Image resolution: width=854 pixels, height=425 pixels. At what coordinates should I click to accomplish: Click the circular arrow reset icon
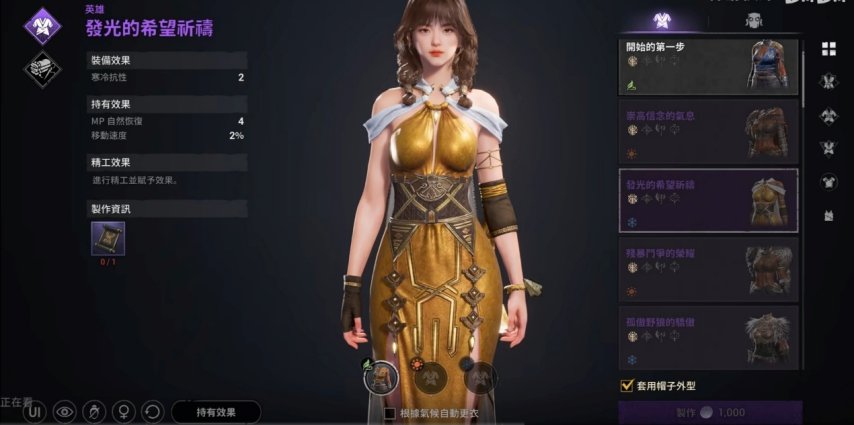[x=153, y=411]
